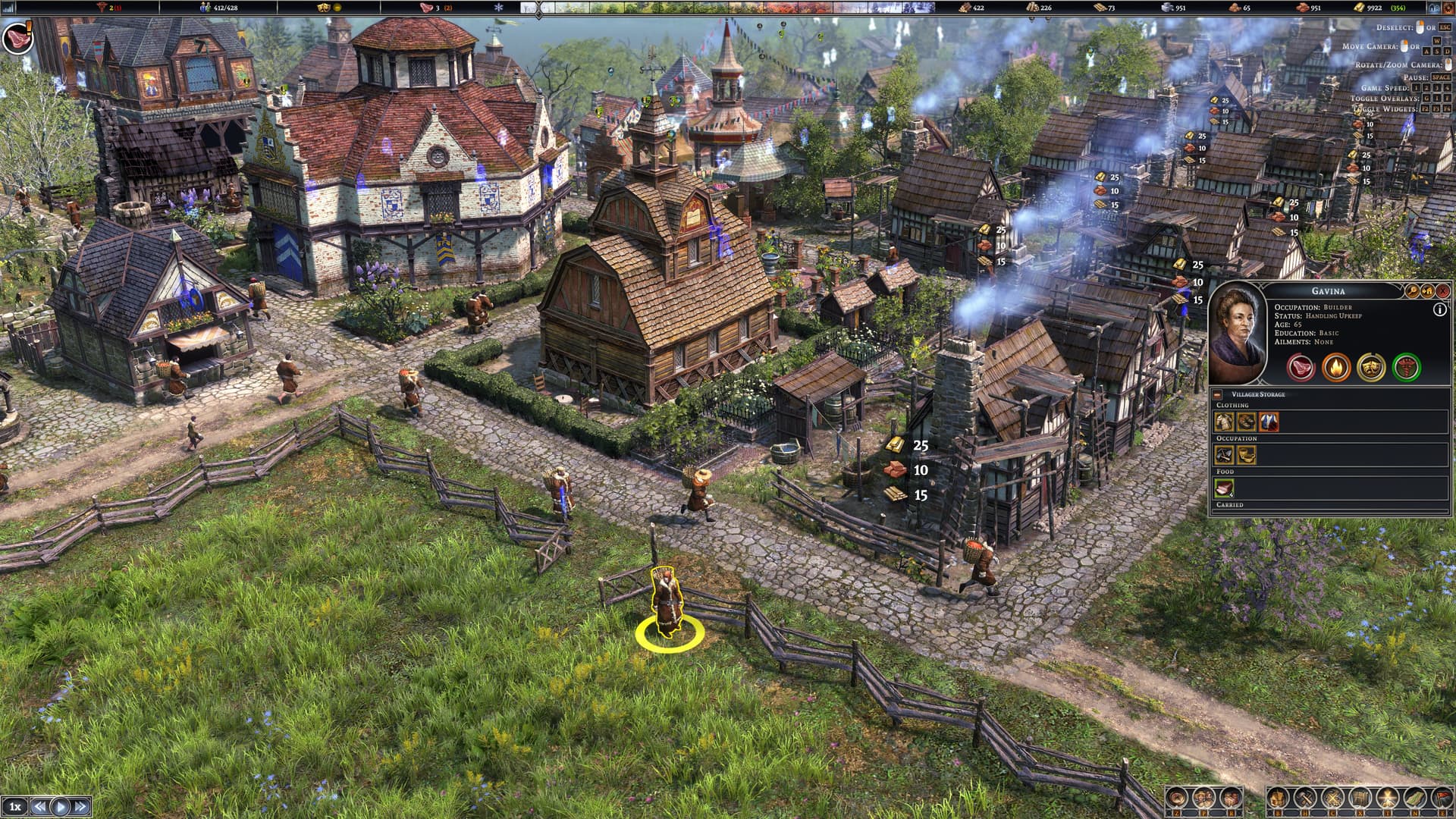The image size is (1456, 819).
Task: Select the theater masks entertainment need icon
Action: tap(1371, 368)
